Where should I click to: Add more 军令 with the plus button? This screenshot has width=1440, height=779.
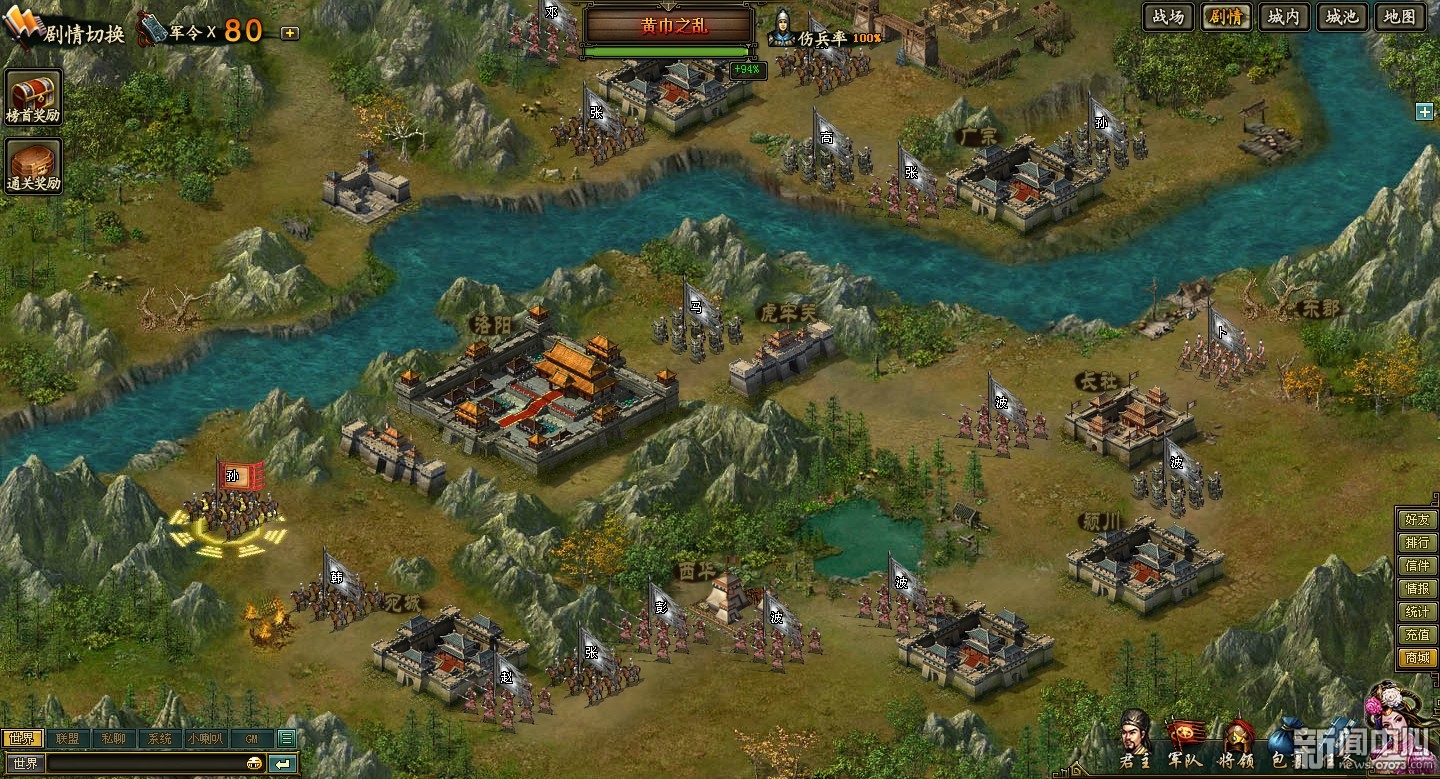pyautogui.click(x=290, y=32)
